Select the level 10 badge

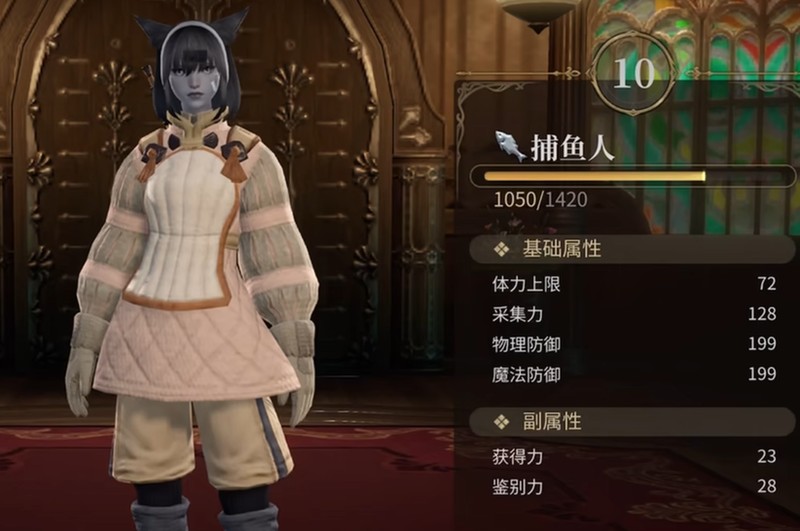point(632,74)
